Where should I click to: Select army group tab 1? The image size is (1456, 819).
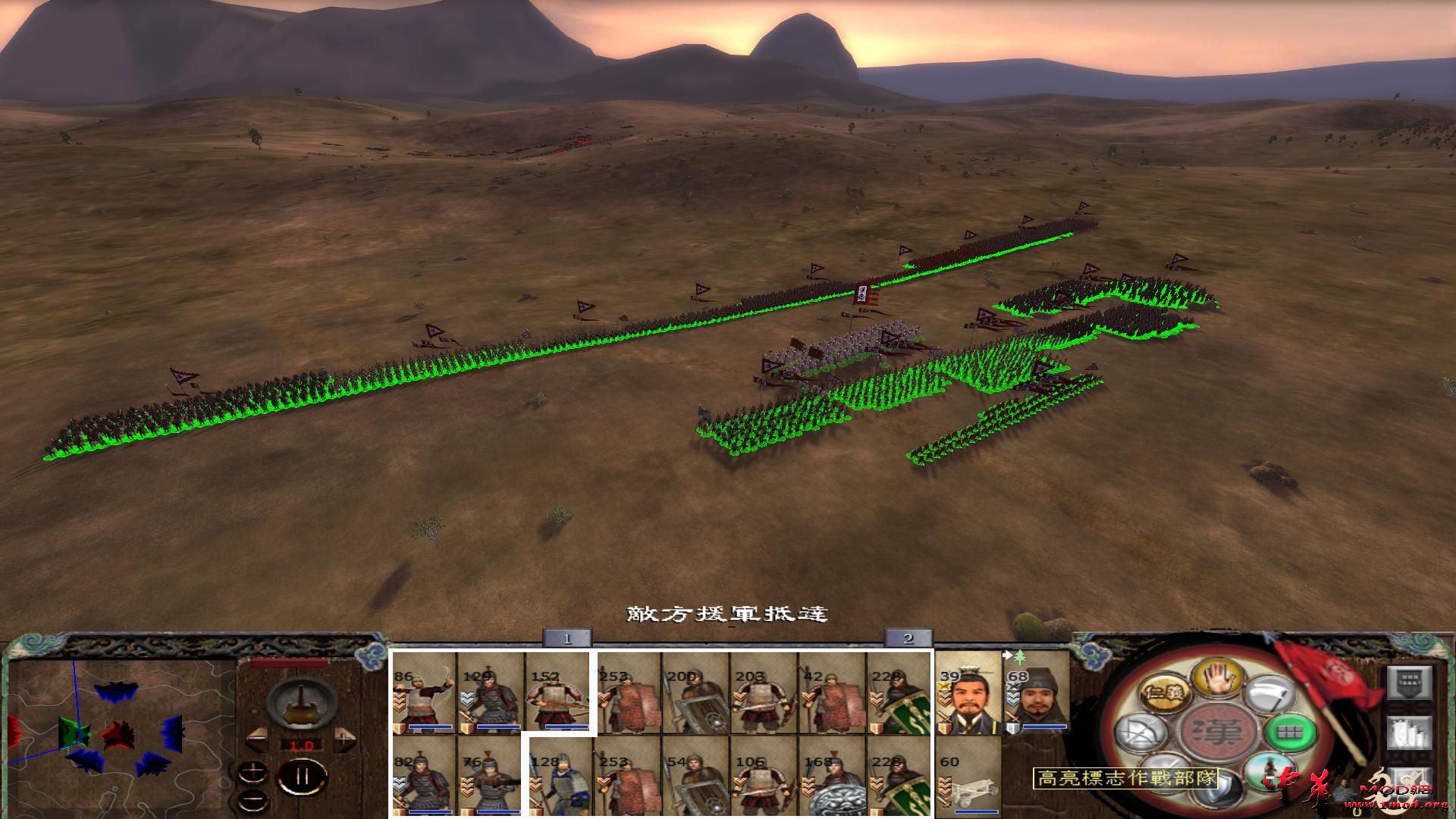(x=567, y=639)
